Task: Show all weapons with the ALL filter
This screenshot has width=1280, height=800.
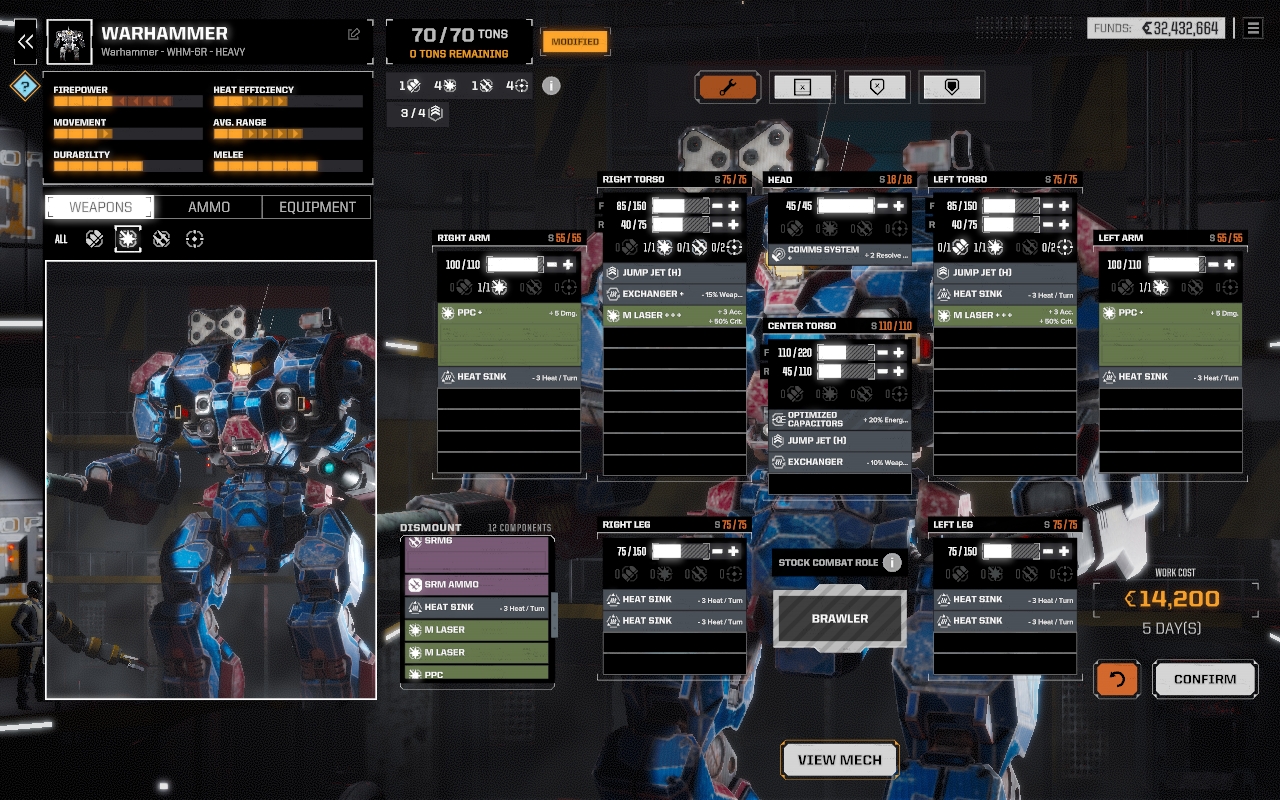Action: pos(61,239)
